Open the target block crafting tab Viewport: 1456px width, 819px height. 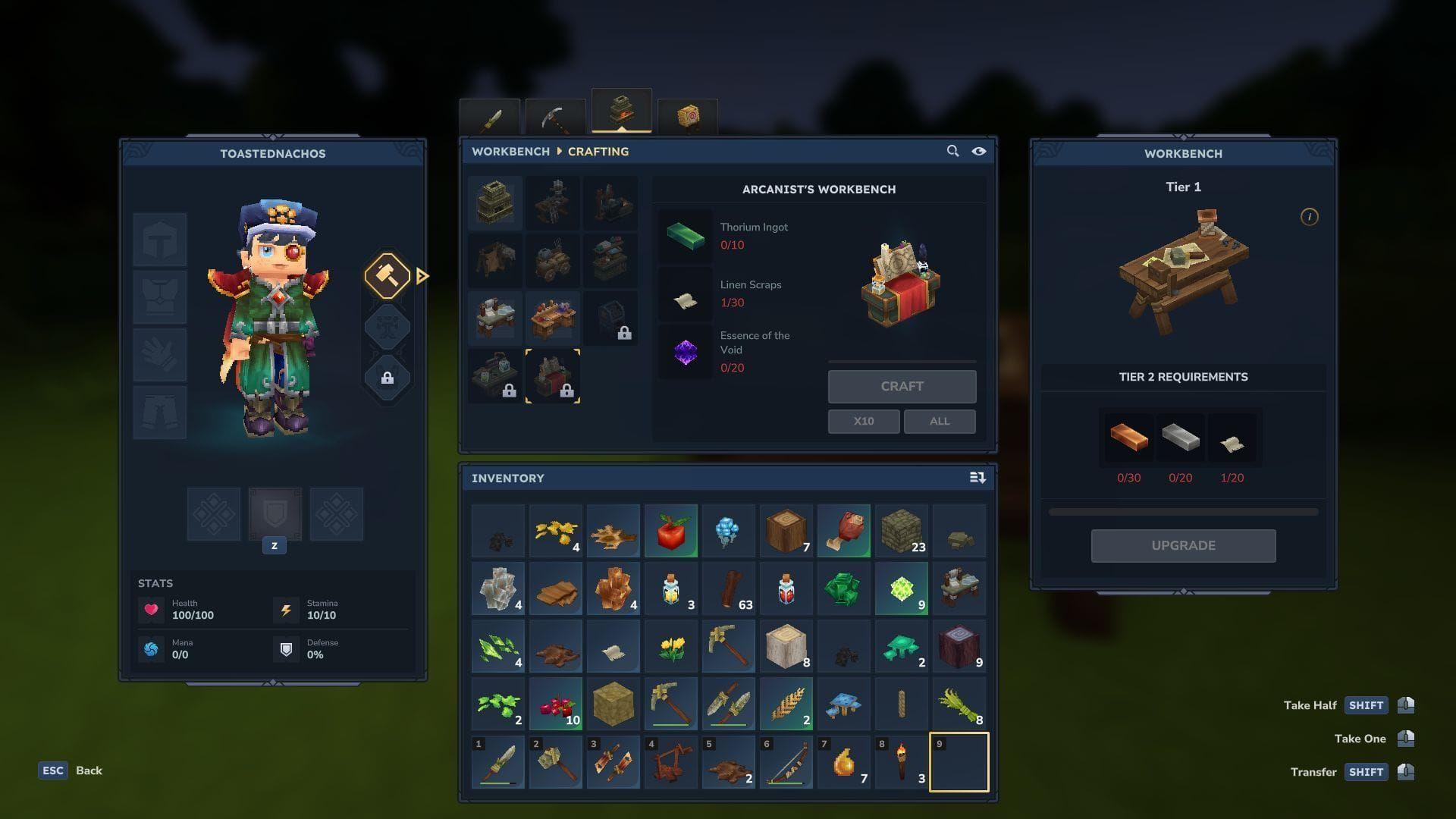(687, 118)
